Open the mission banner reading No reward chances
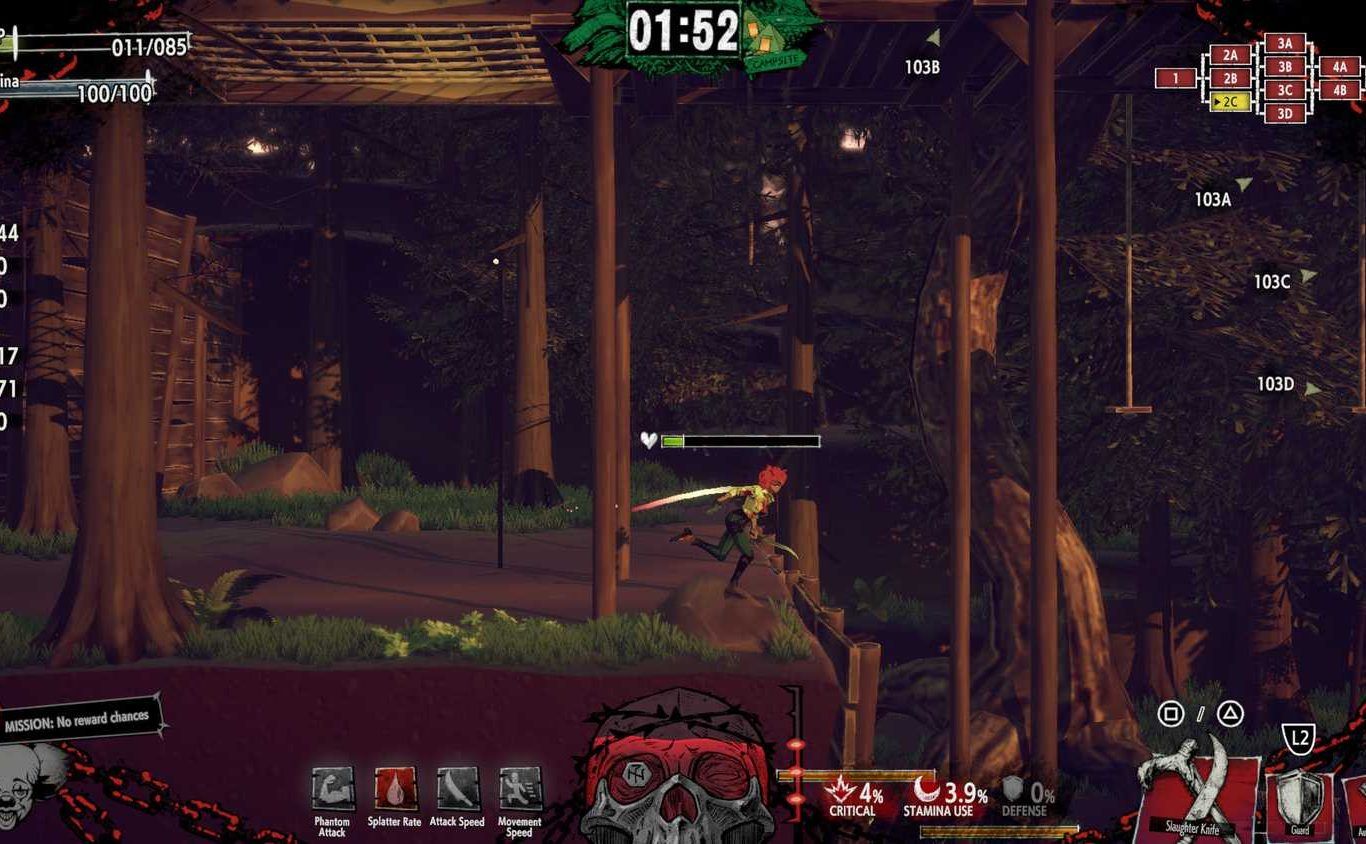The width and height of the screenshot is (1366, 844). [x=78, y=719]
